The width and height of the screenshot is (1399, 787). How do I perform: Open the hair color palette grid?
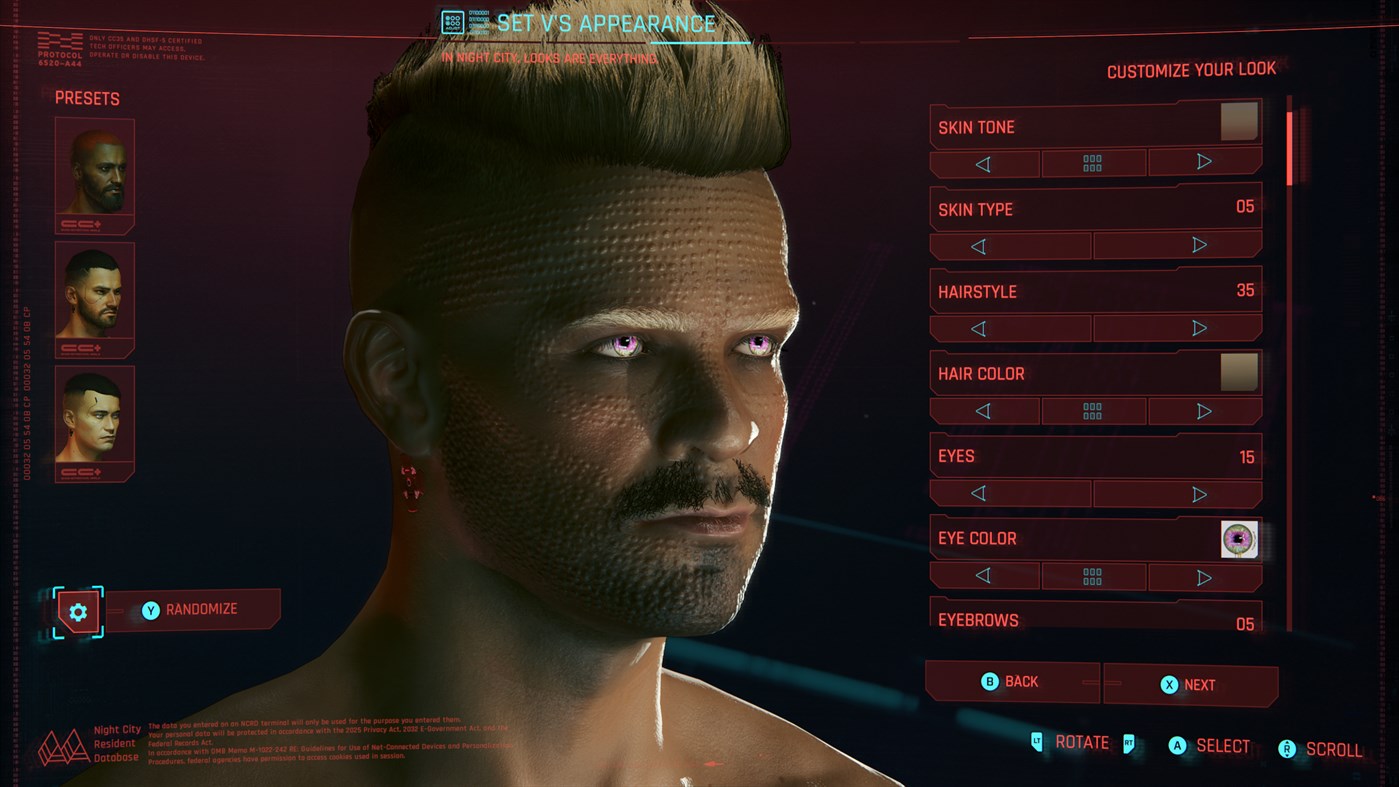(x=1094, y=410)
